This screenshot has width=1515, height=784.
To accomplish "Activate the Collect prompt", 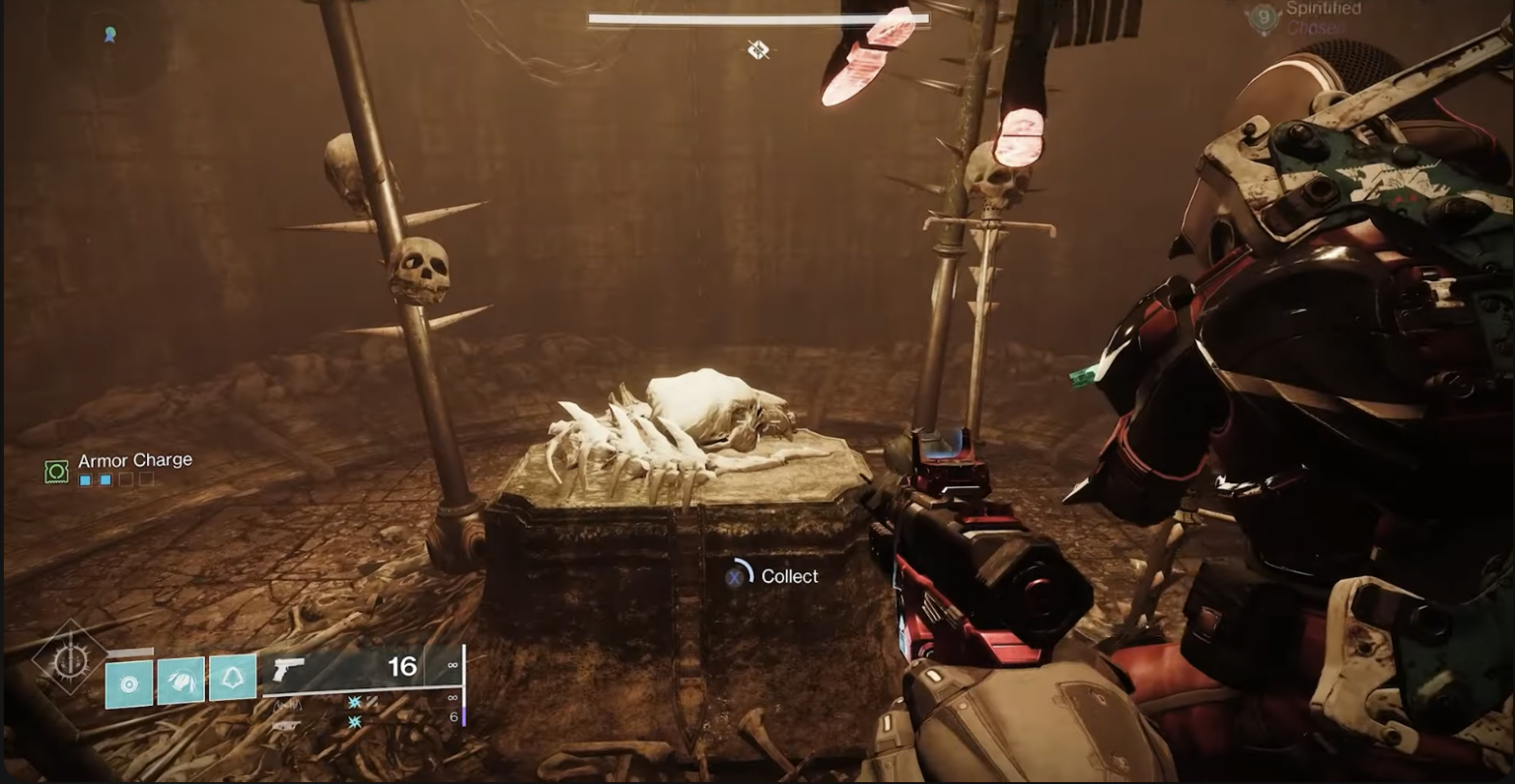I will [789, 576].
